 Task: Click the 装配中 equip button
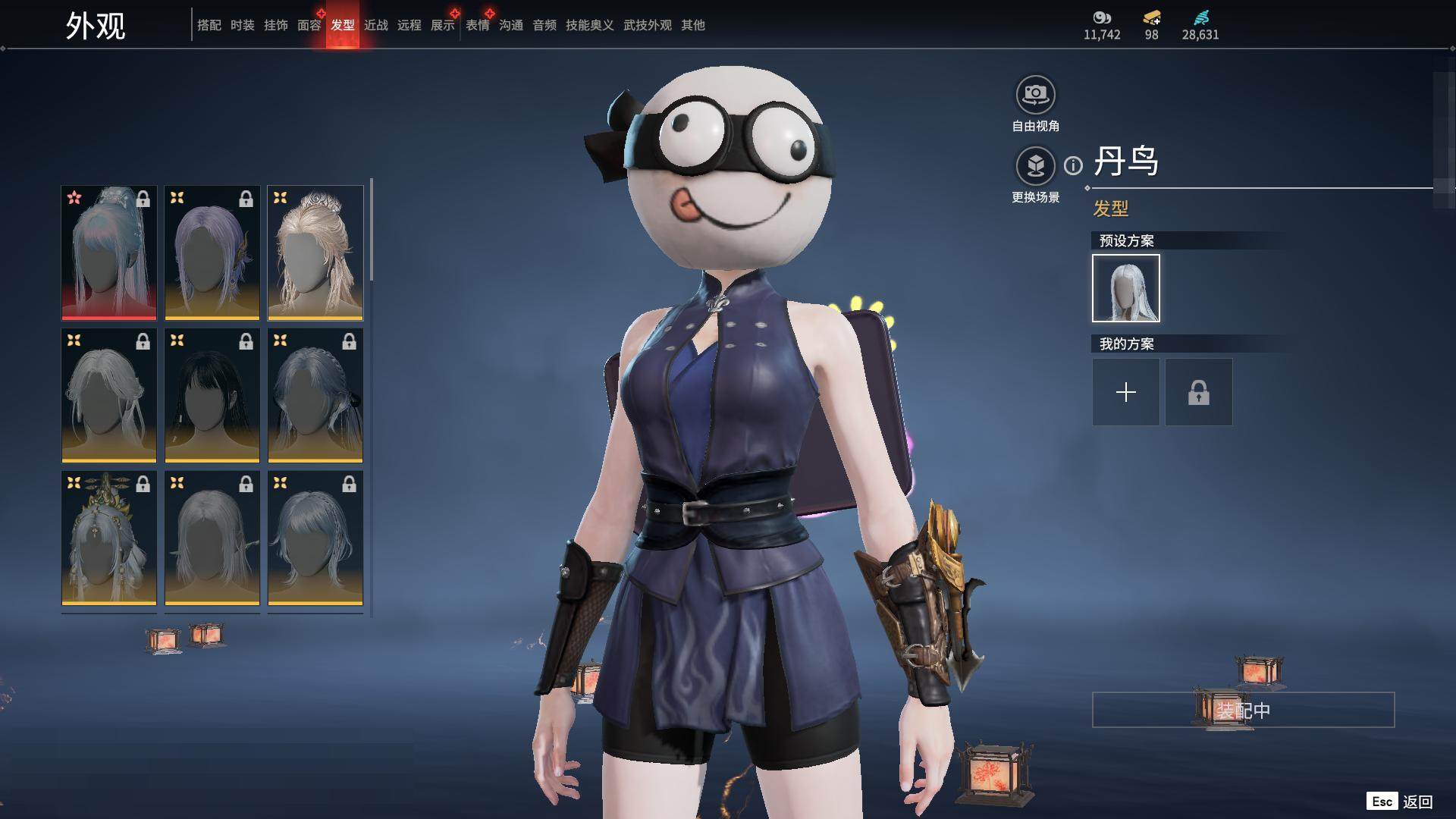tap(1243, 710)
